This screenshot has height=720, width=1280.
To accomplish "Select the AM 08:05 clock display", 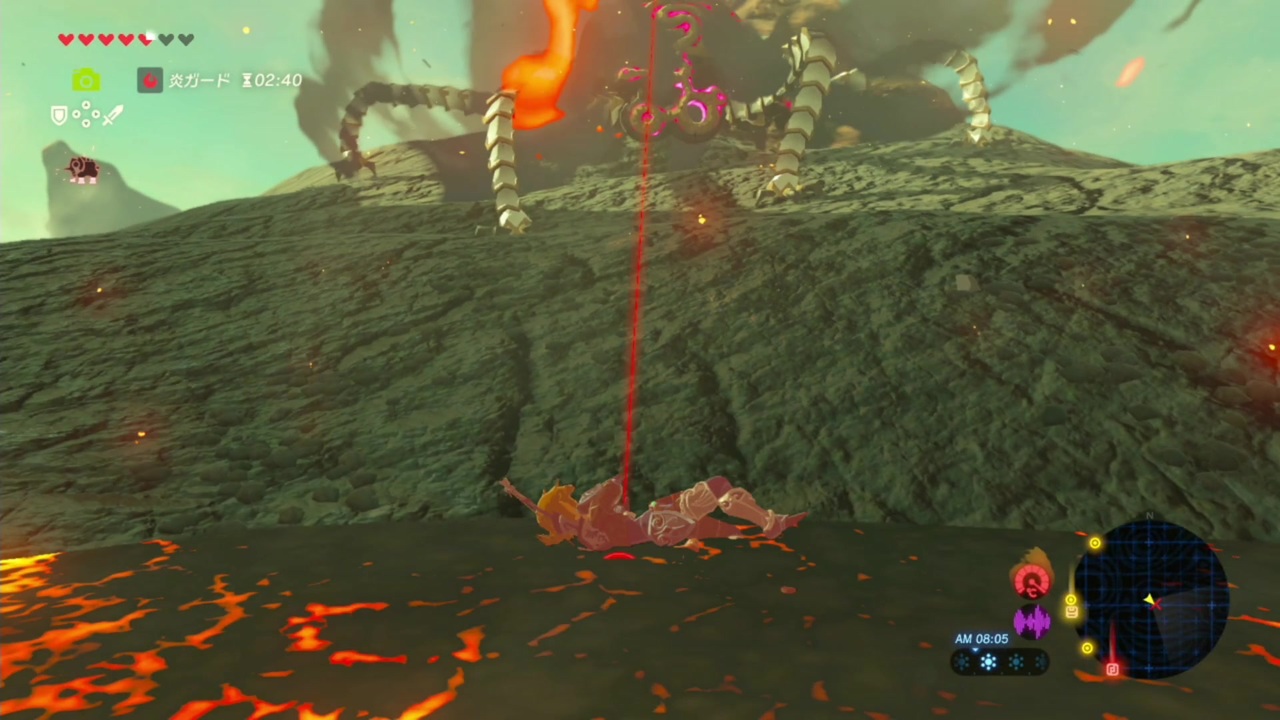I will (980, 638).
